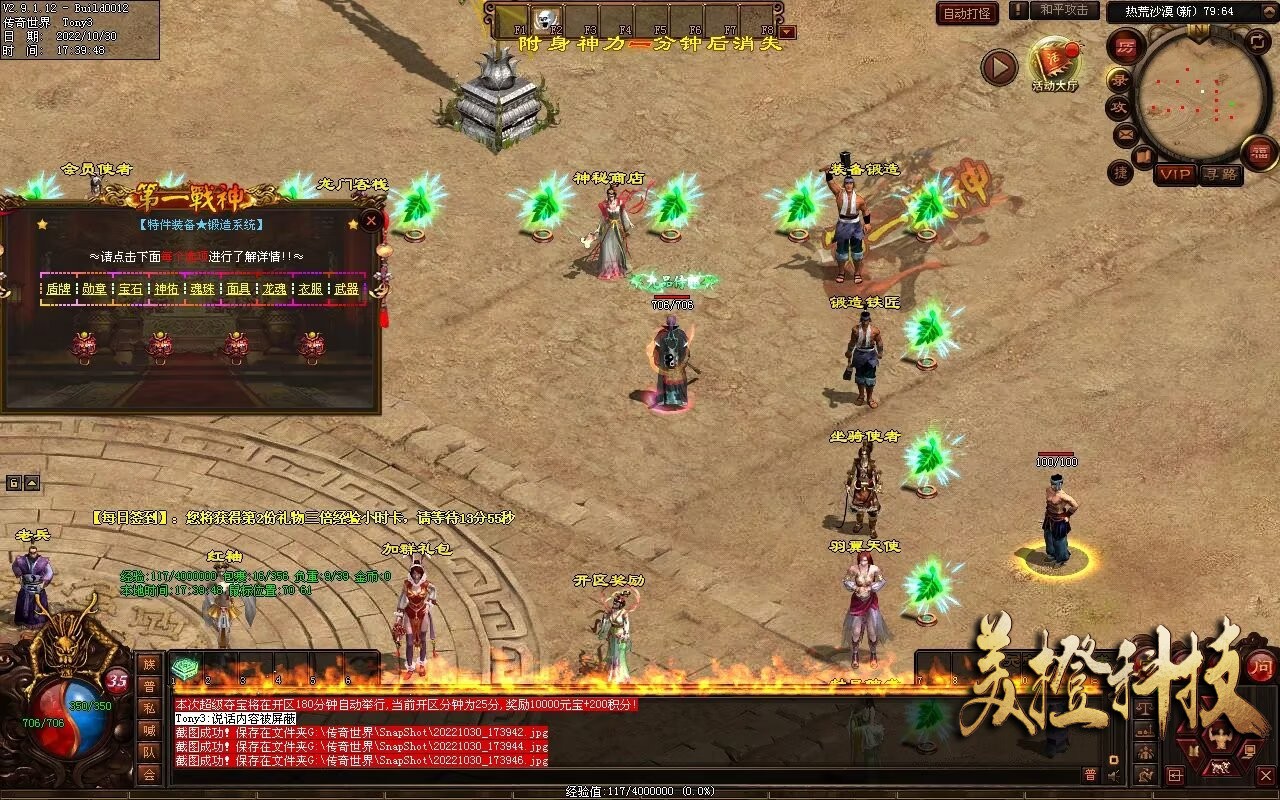1280x800 pixels.
Task: Switch the 和平攻击 attack mode
Action: (x=1063, y=11)
